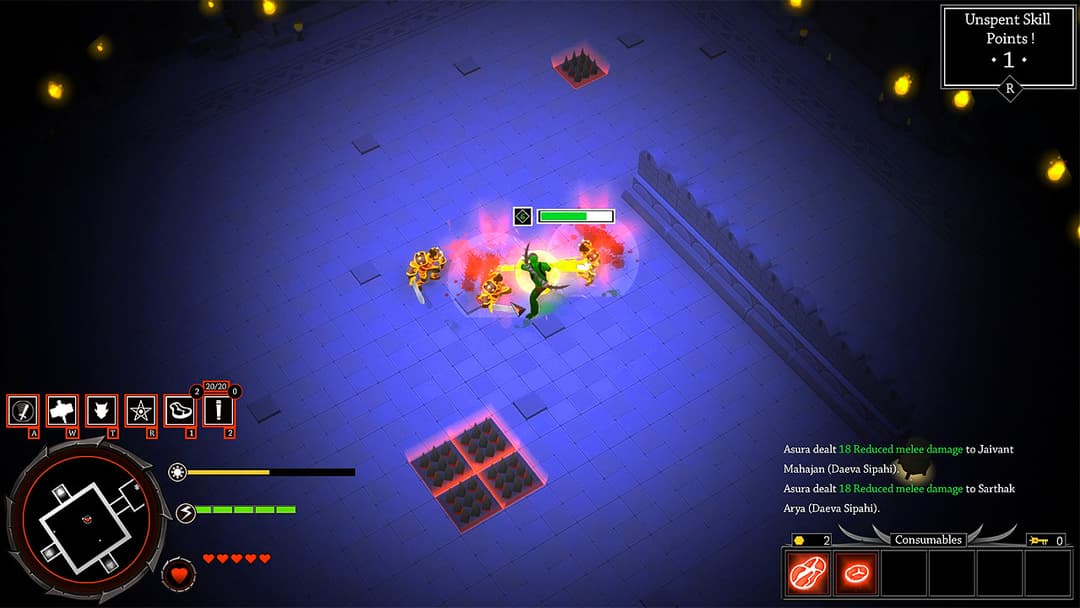Screen dimensions: 1080x608
Task: Use the hammer ability icon
Action: (62, 410)
